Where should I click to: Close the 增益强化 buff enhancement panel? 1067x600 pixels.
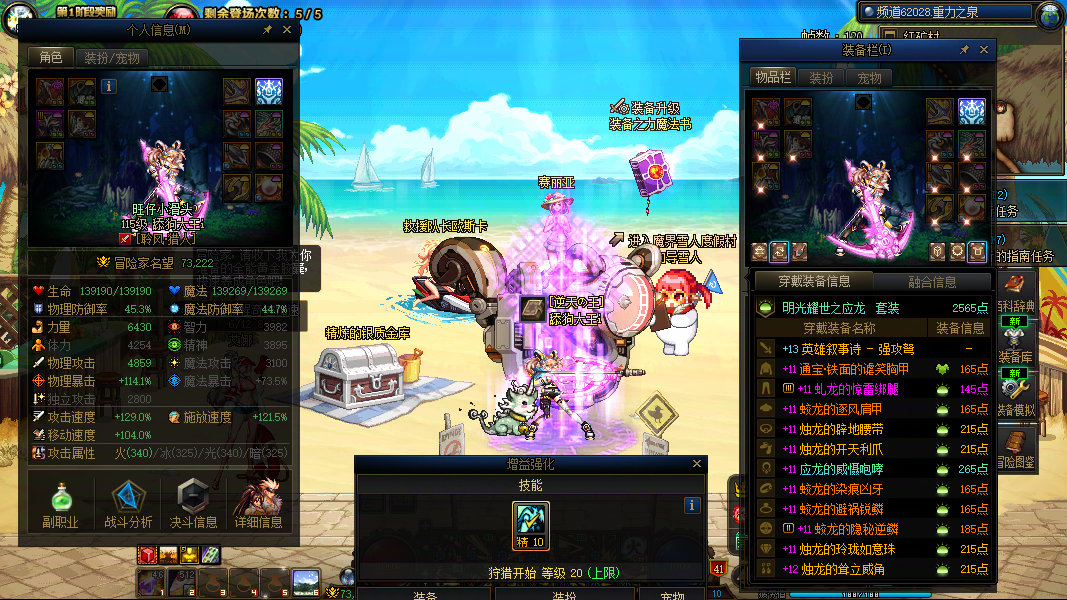[x=697, y=464]
